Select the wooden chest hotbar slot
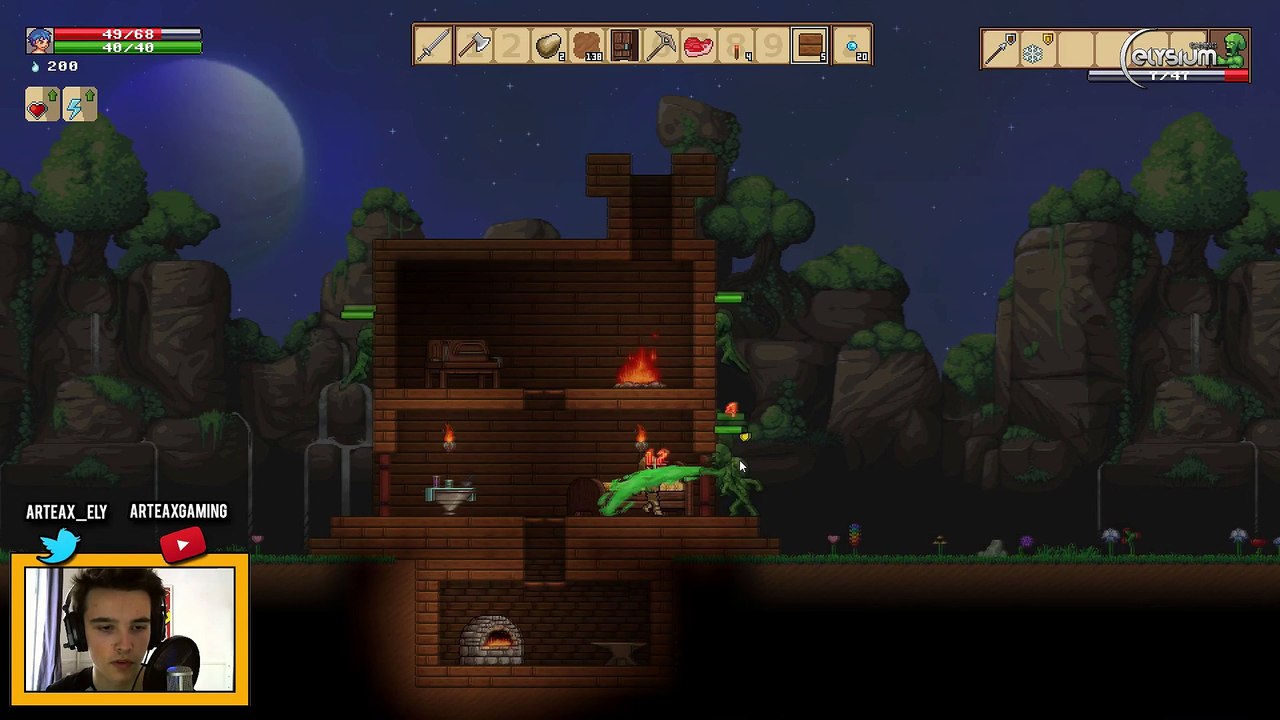1280x720 pixels. pyautogui.click(x=811, y=46)
